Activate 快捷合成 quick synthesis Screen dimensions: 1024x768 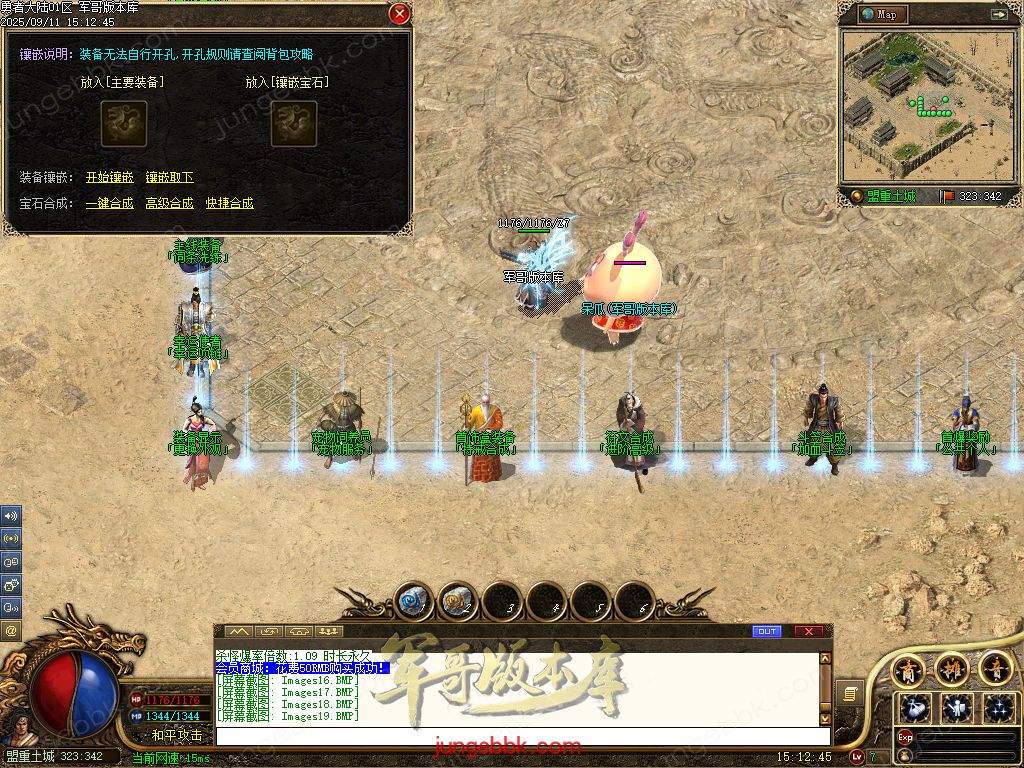230,203
